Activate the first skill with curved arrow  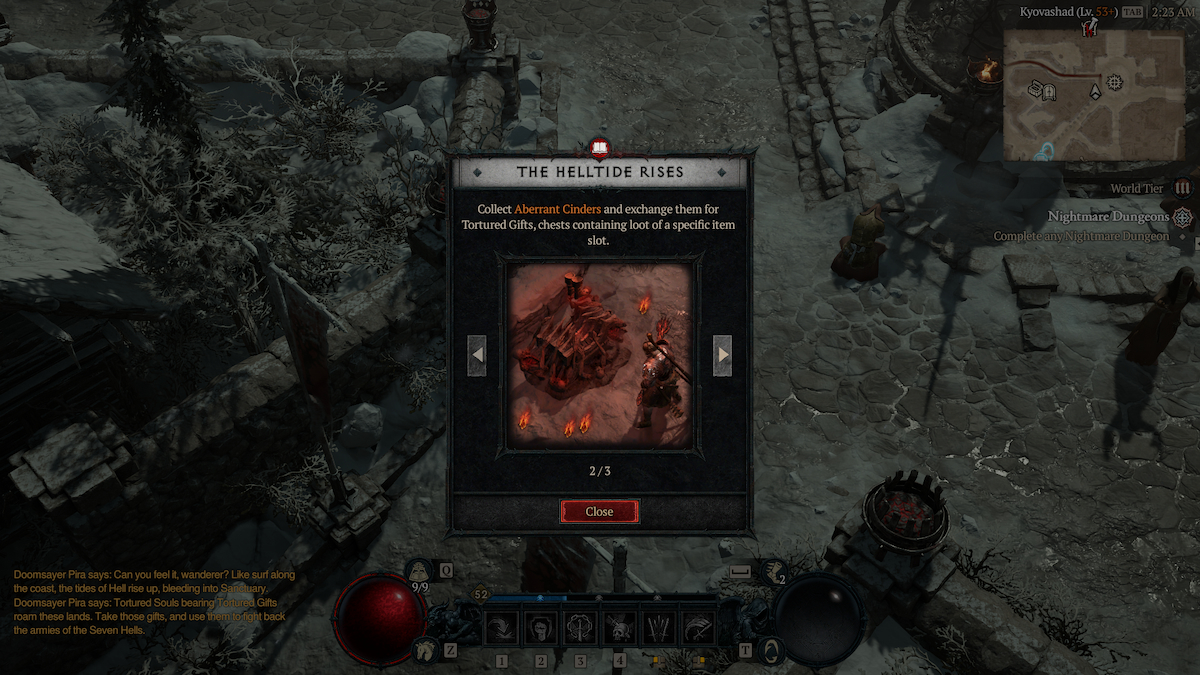pos(502,628)
